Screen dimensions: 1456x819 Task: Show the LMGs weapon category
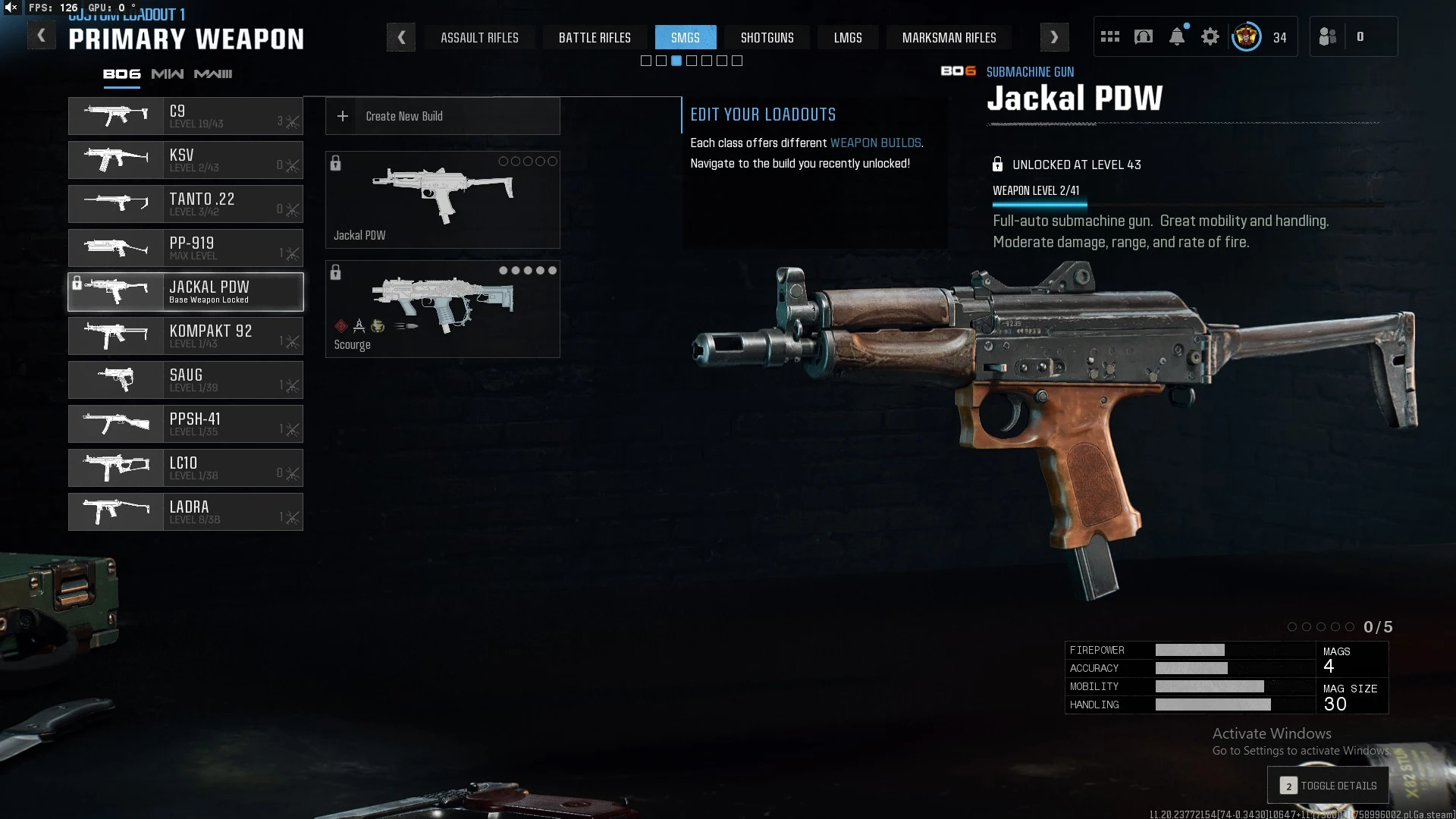pyautogui.click(x=848, y=37)
